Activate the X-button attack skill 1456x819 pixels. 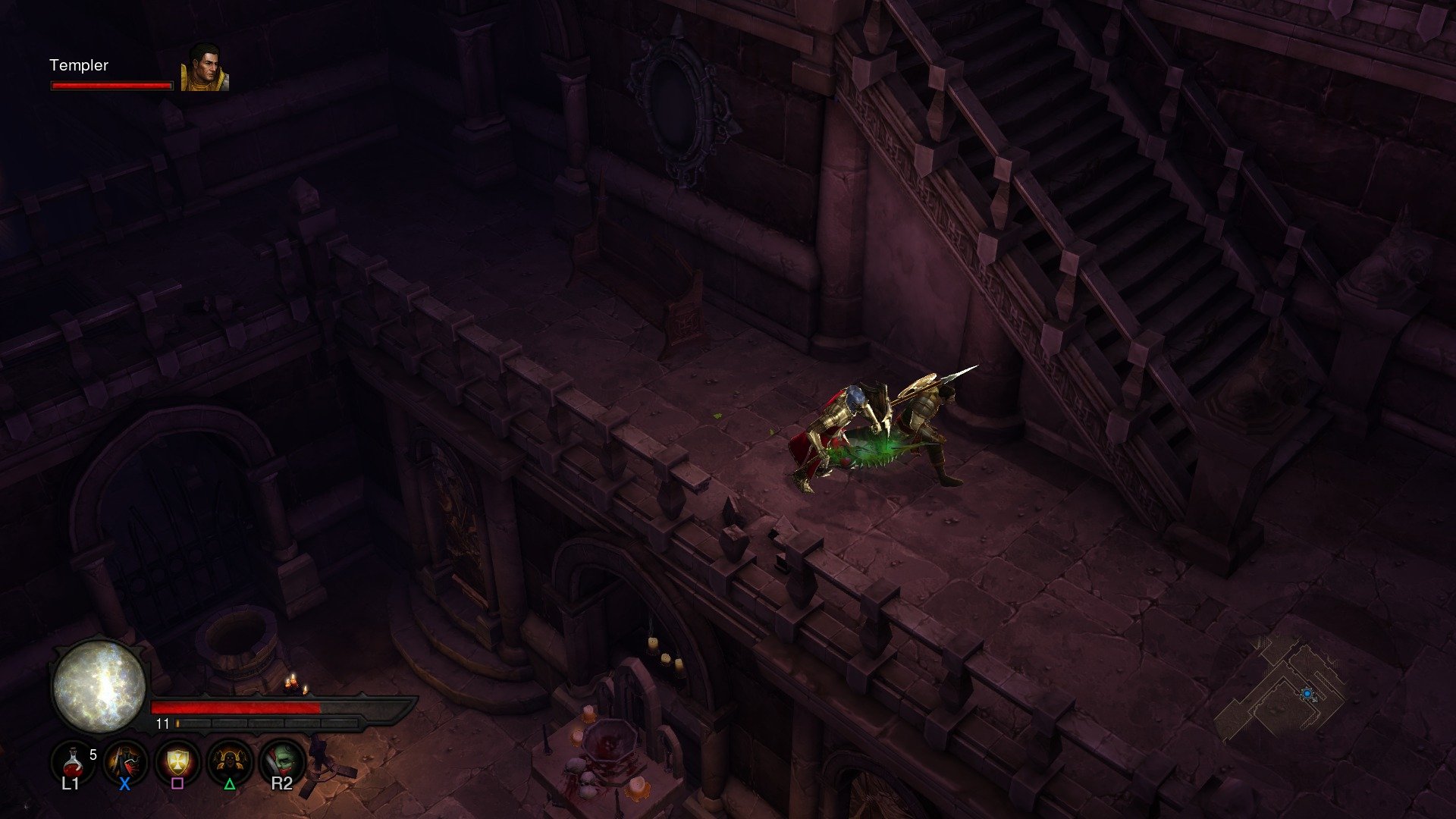[x=124, y=761]
